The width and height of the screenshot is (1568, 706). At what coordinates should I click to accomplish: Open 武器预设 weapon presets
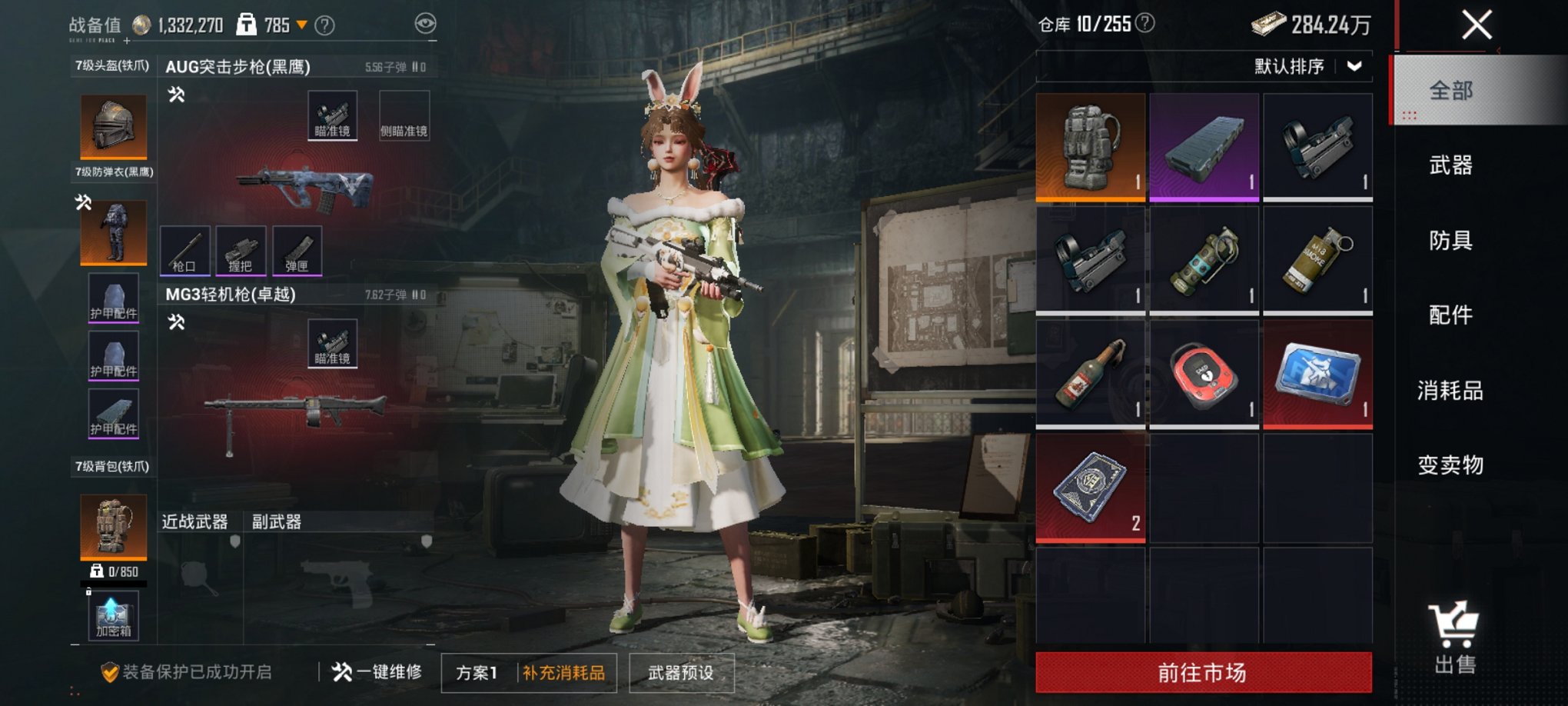click(681, 673)
